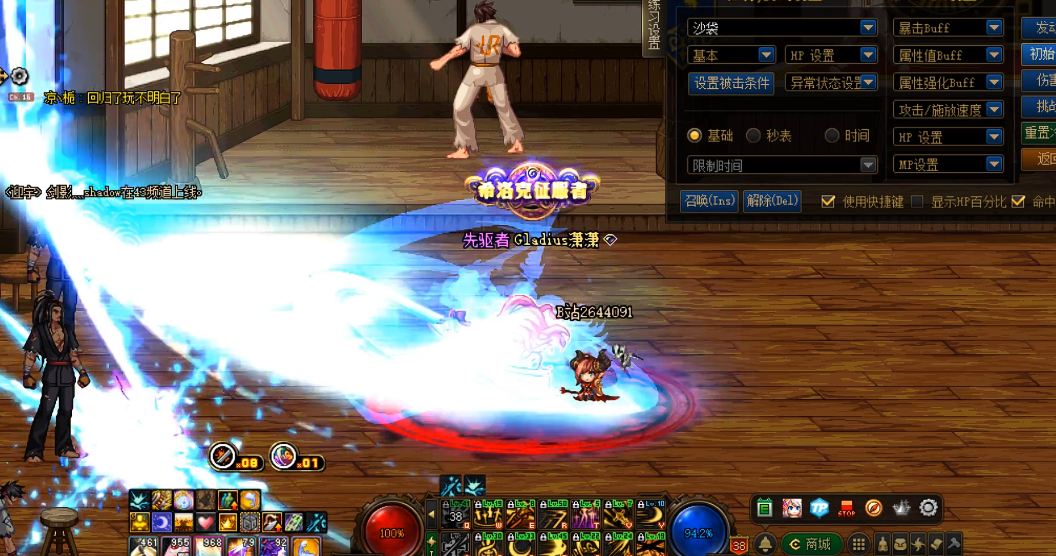
Task: Expand the 属性值Buff dropdown
Action: point(993,55)
